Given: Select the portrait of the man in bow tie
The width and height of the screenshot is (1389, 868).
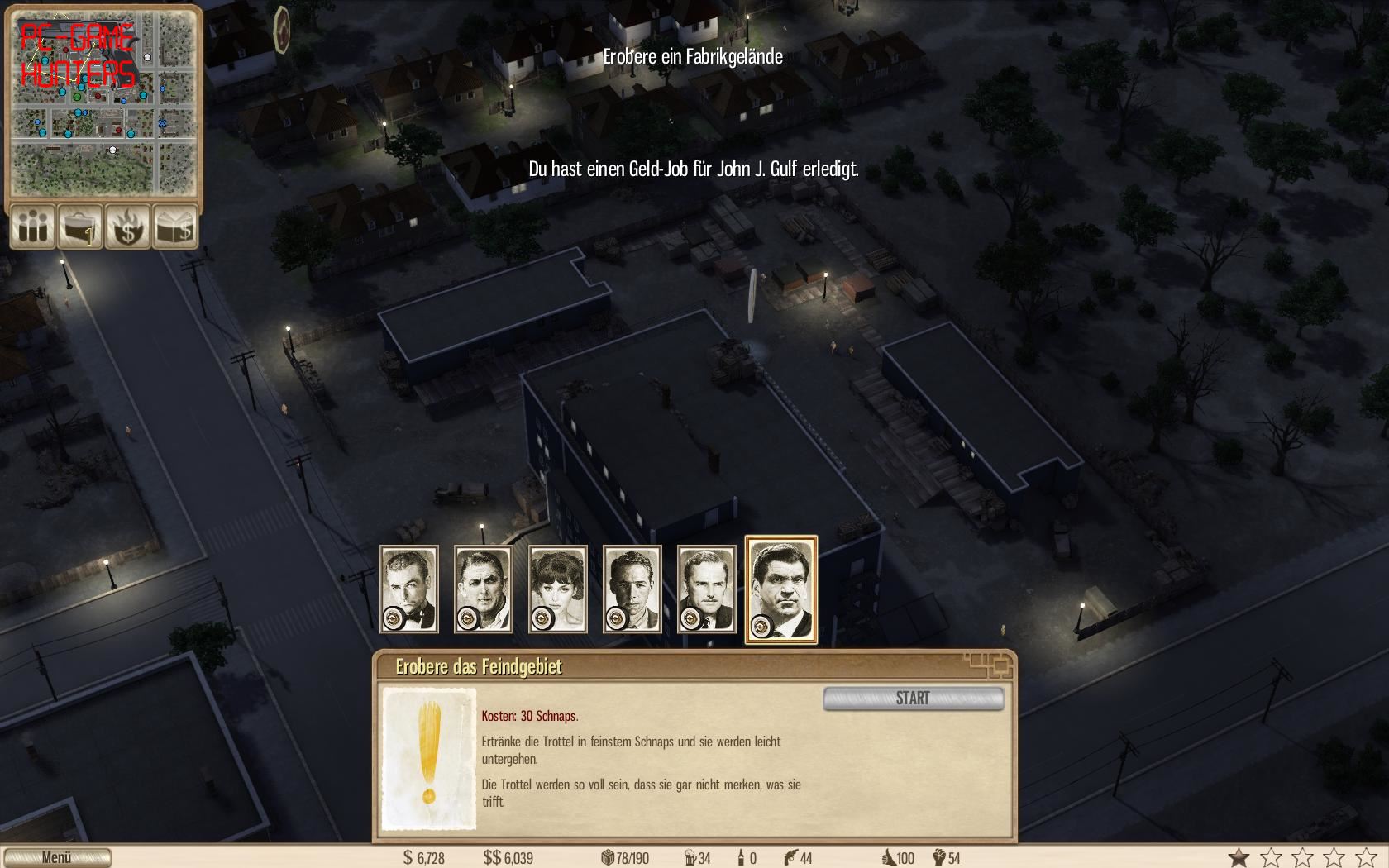Looking at the screenshot, I should pos(409,589).
